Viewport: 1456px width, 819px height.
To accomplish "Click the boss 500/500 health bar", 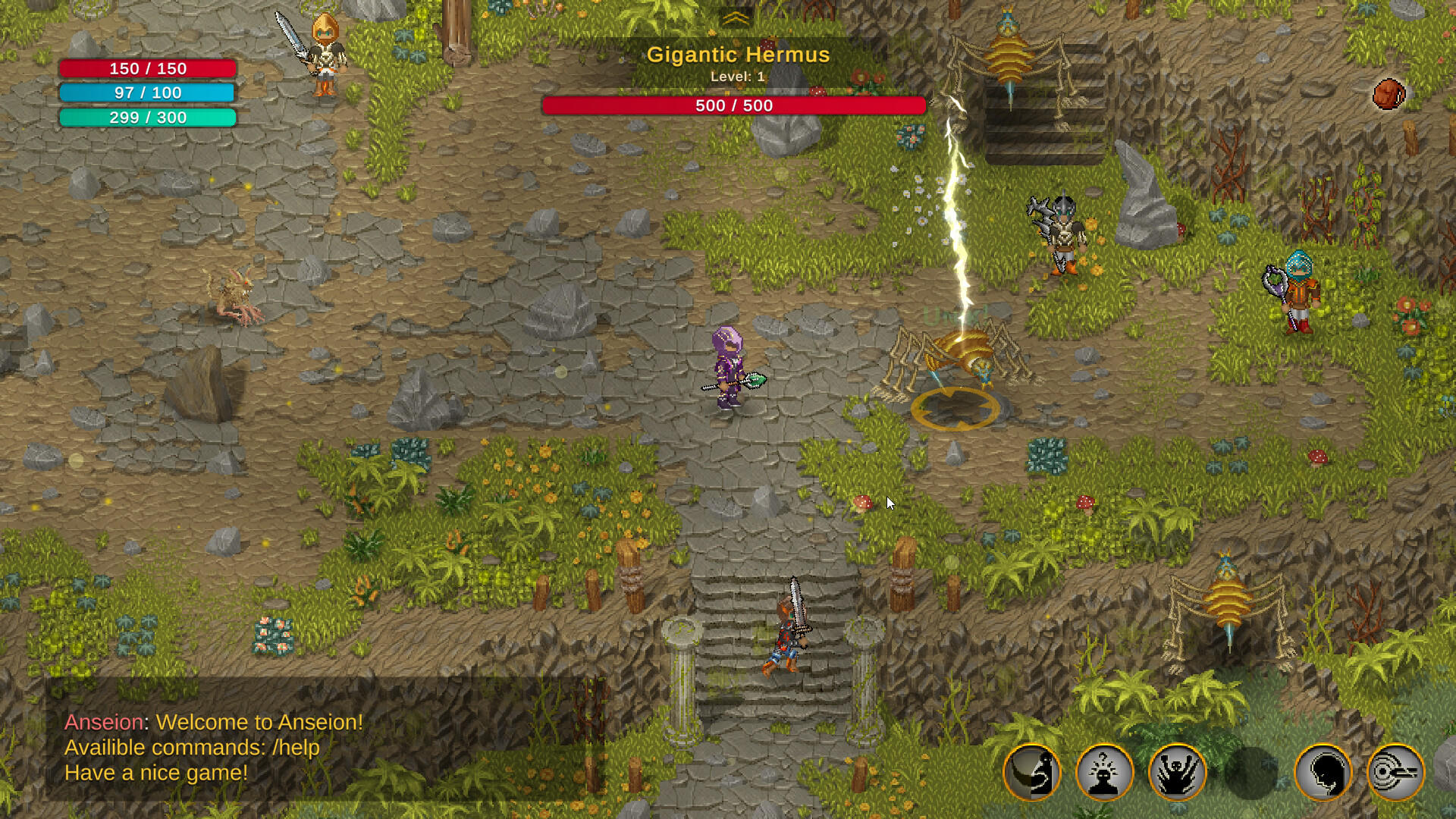I will 733,105.
